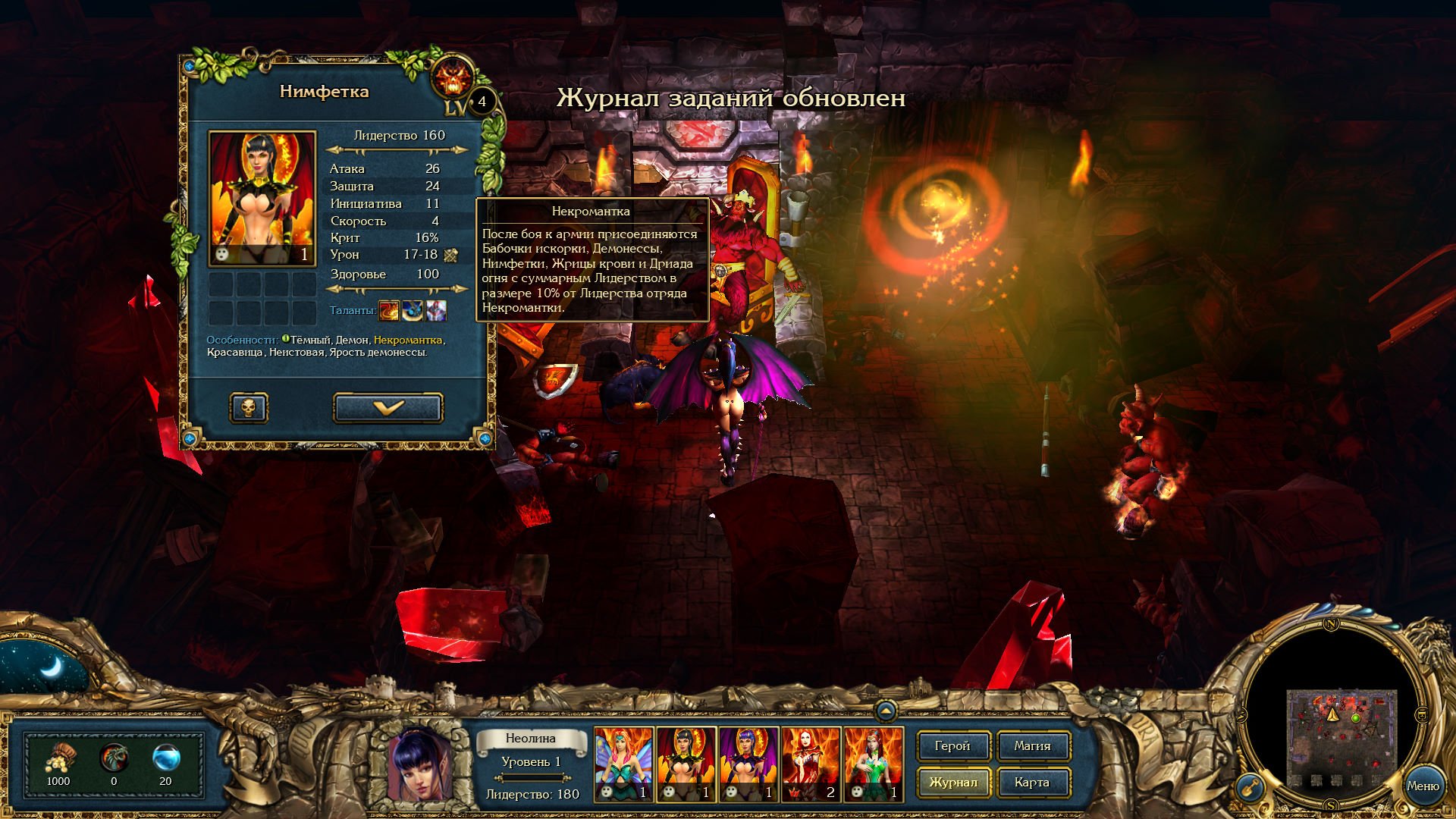Select the blue creature talent icon

coord(413,310)
